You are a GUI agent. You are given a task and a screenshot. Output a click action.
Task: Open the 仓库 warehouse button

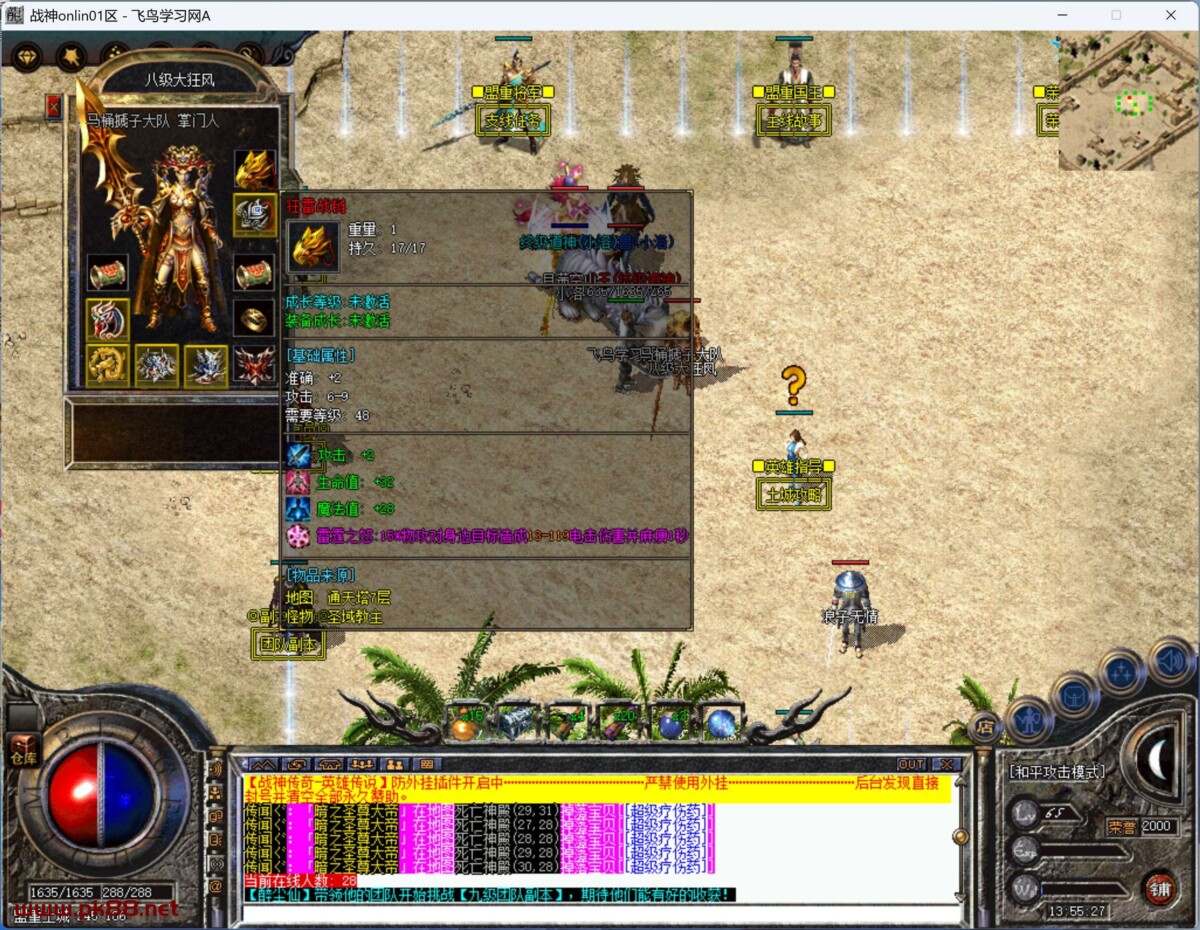tap(21, 748)
